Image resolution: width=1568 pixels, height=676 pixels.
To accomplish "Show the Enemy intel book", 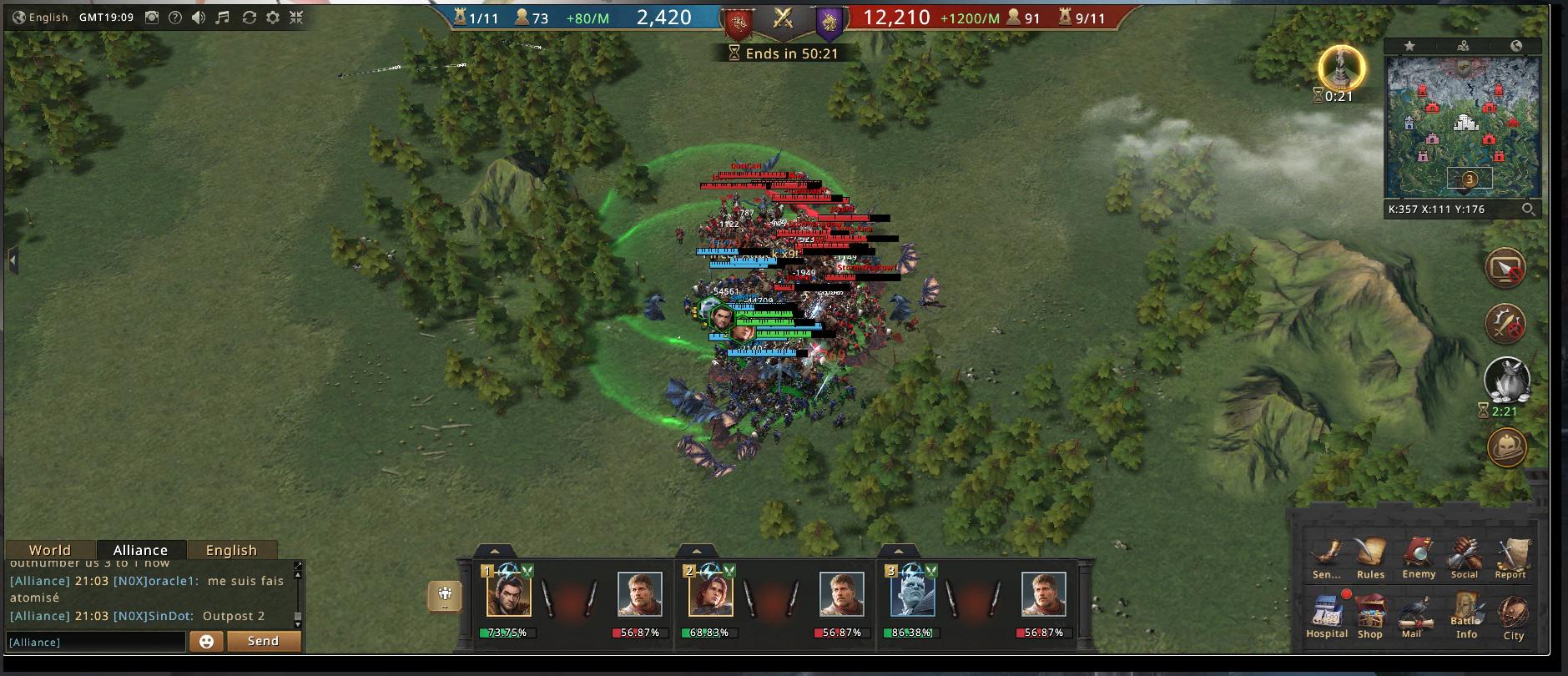I will [x=1419, y=555].
